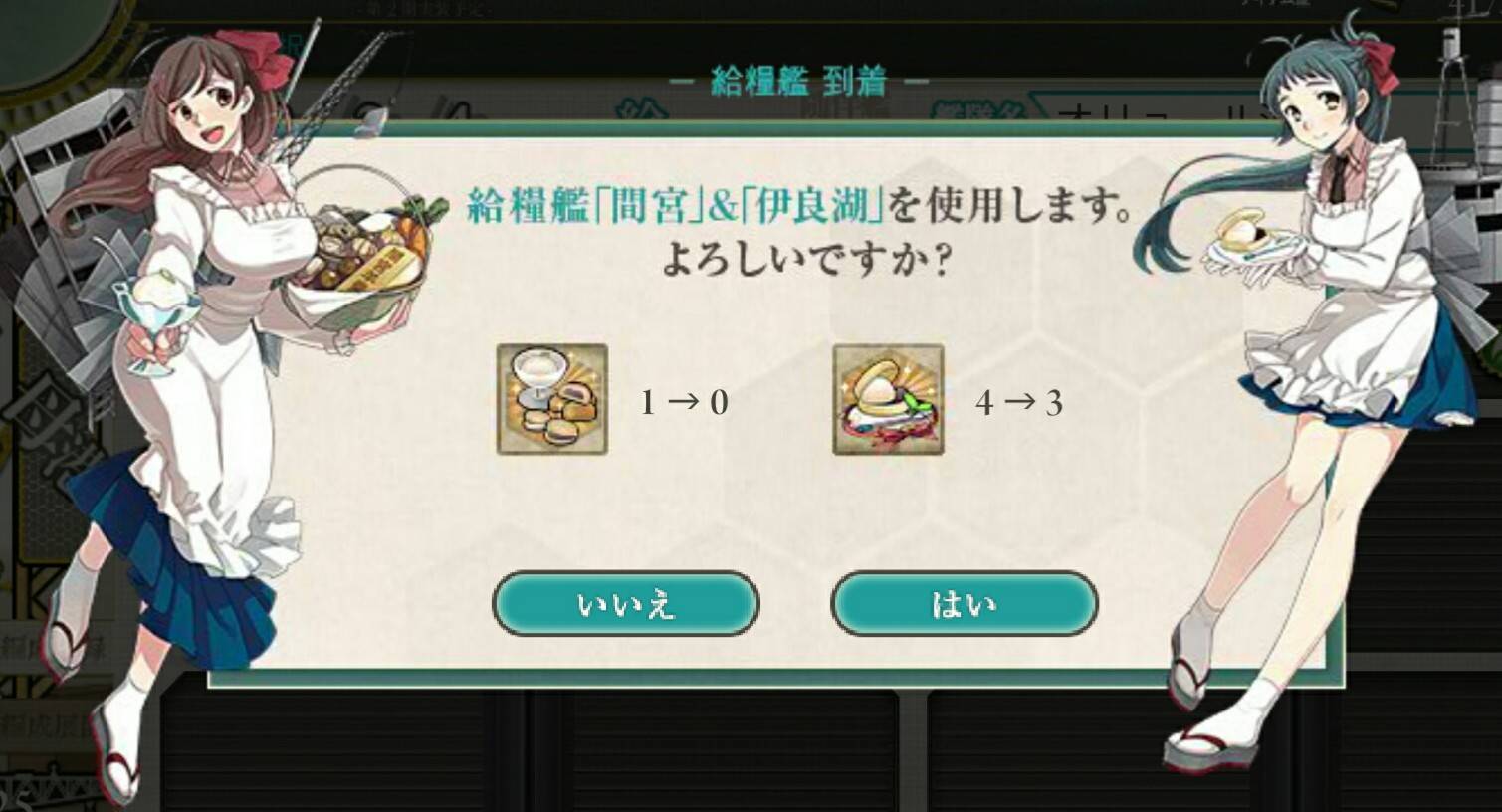The height and width of the screenshot is (812, 1502).
Task: Click the Mamiya ice cream parfait icon
Action: pos(537,373)
